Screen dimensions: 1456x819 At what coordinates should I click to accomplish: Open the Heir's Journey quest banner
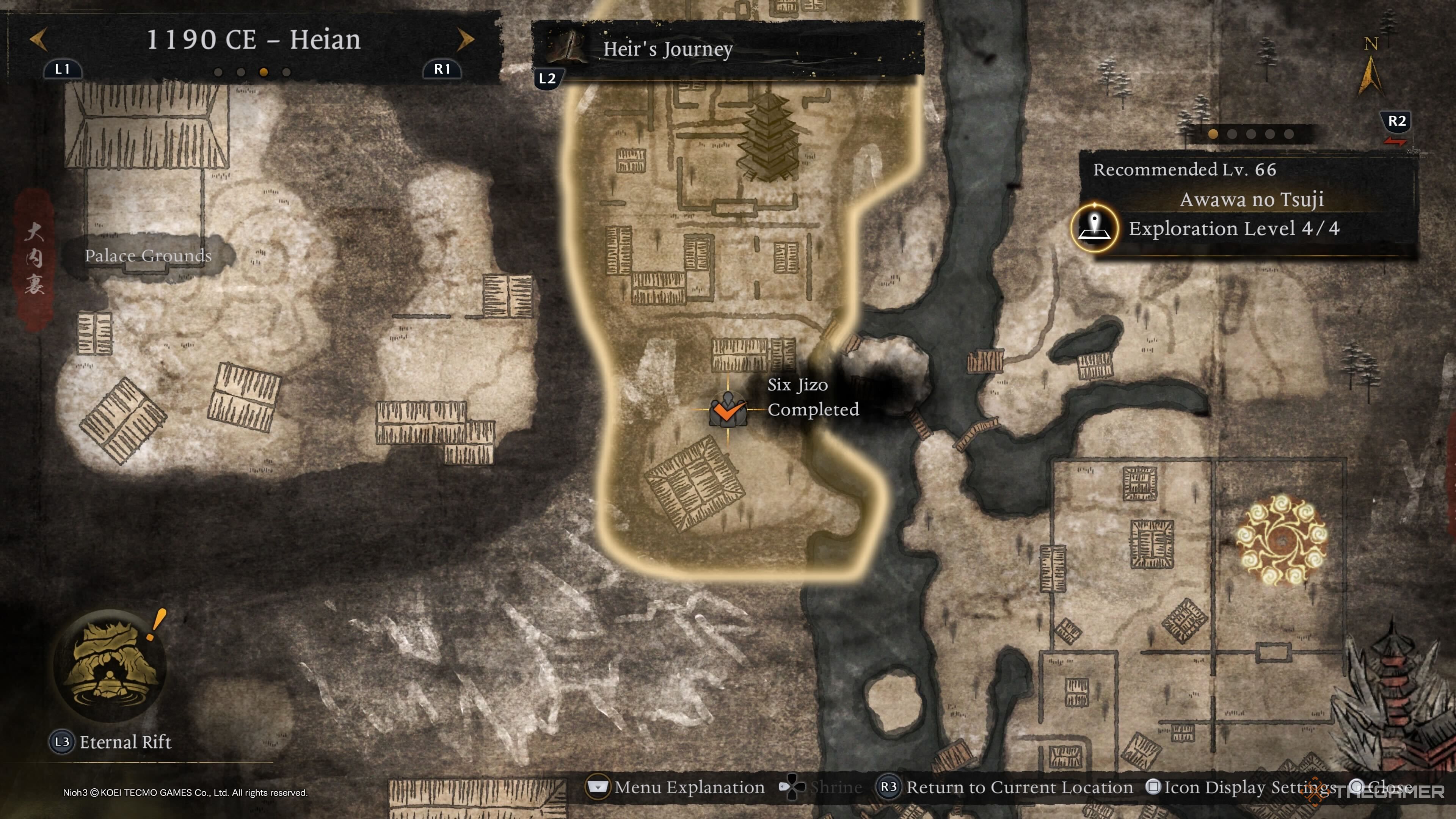tap(728, 49)
